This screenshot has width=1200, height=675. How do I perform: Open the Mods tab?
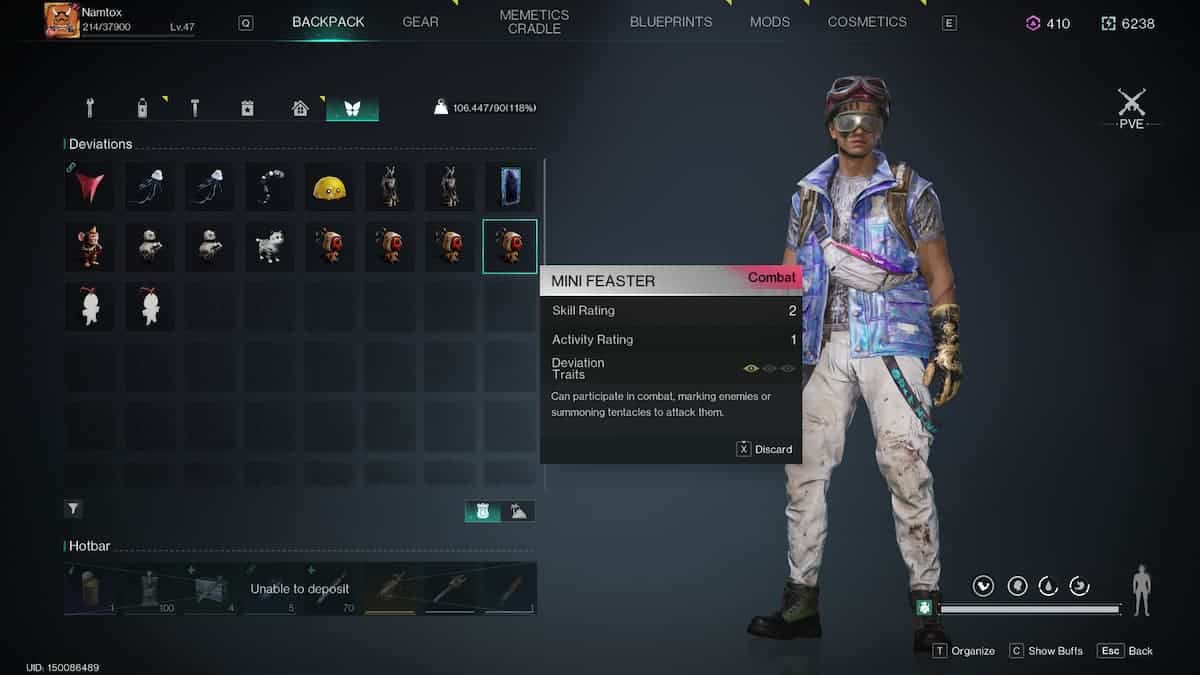click(x=770, y=22)
